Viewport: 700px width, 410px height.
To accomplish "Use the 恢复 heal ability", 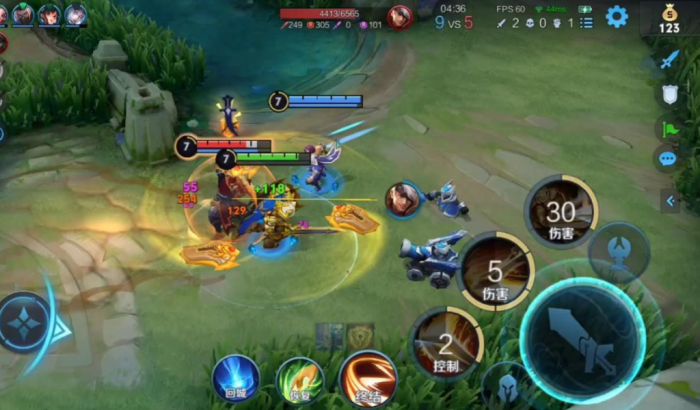I will [x=299, y=380].
